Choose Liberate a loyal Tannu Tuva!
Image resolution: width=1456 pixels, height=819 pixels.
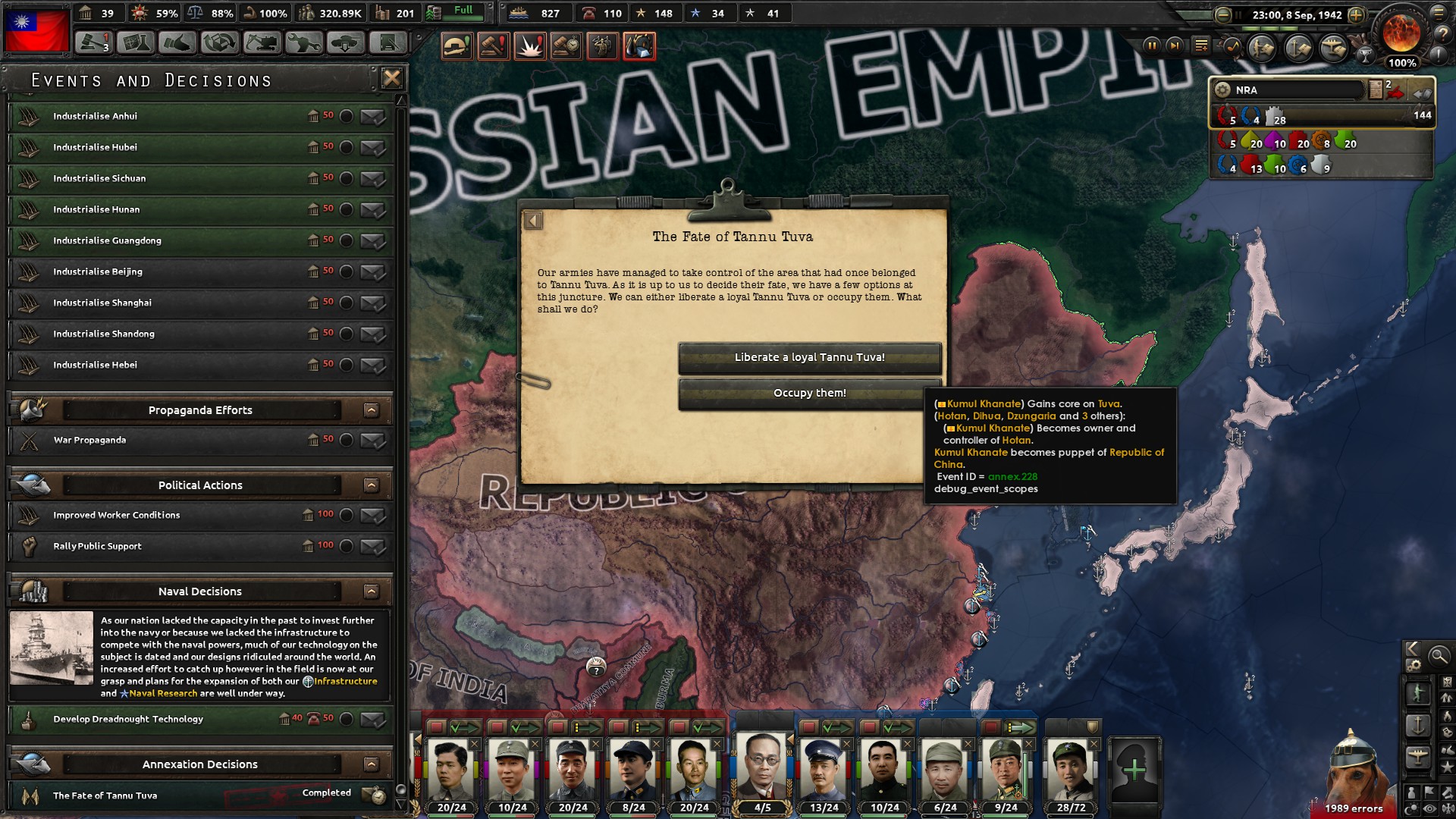click(x=811, y=356)
